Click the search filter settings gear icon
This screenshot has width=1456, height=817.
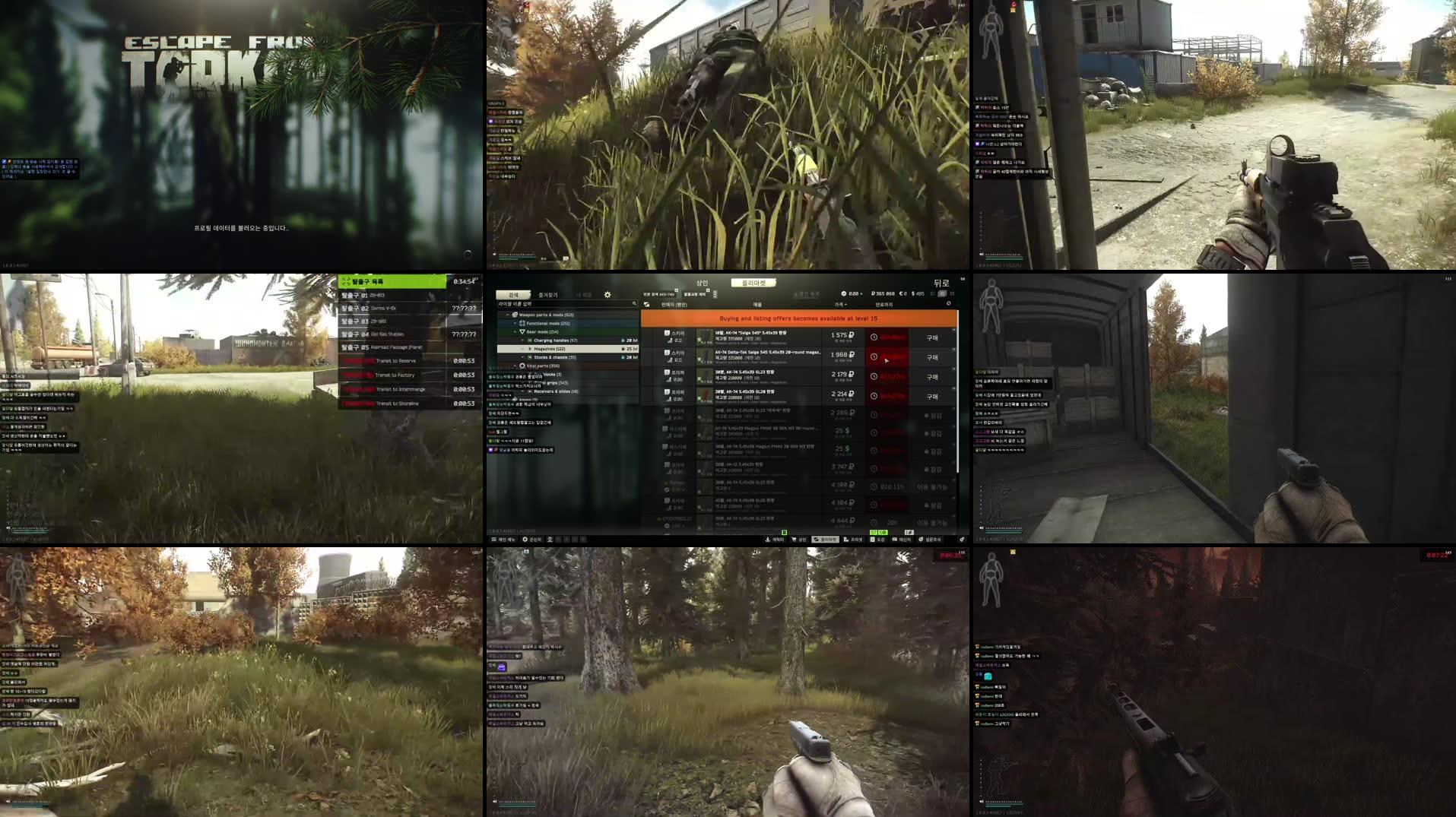607,294
